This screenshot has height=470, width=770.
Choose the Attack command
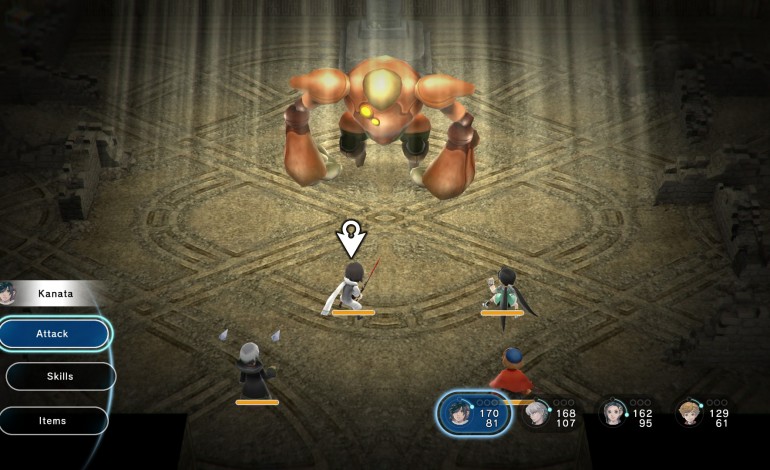[x=53, y=333]
